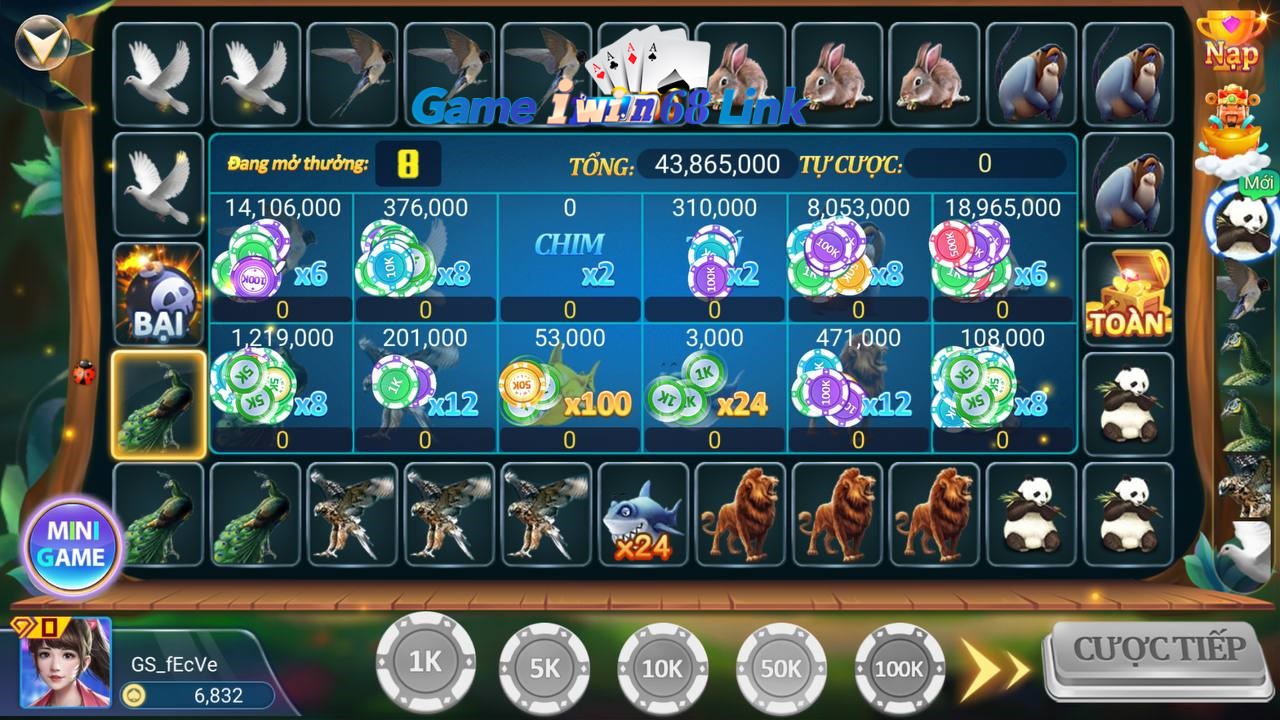Select the 1K betting chip
Image resolution: width=1280 pixels, height=720 pixels.
[425, 662]
